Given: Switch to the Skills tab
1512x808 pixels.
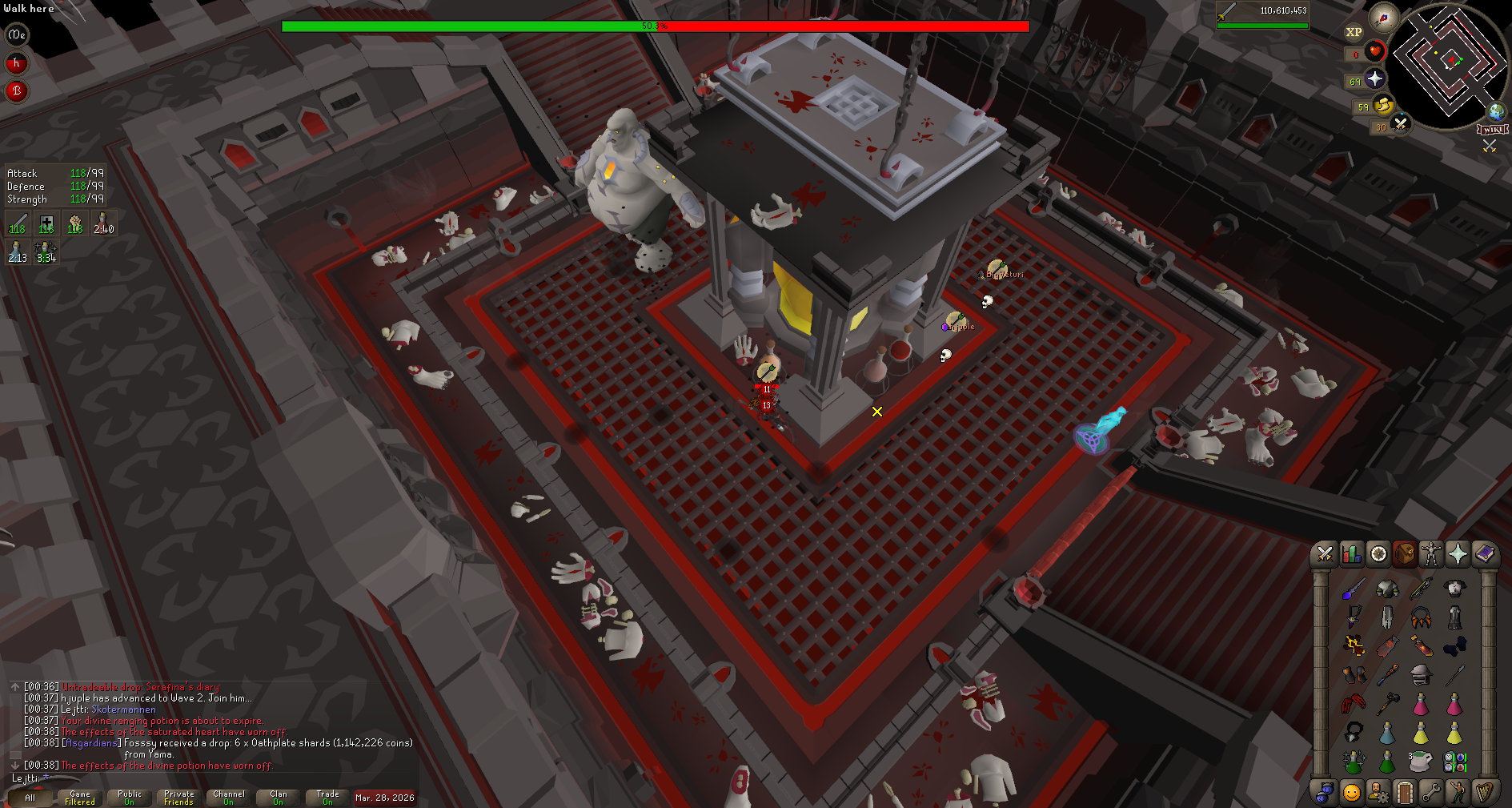Looking at the screenshot, I should [1352, 554].
